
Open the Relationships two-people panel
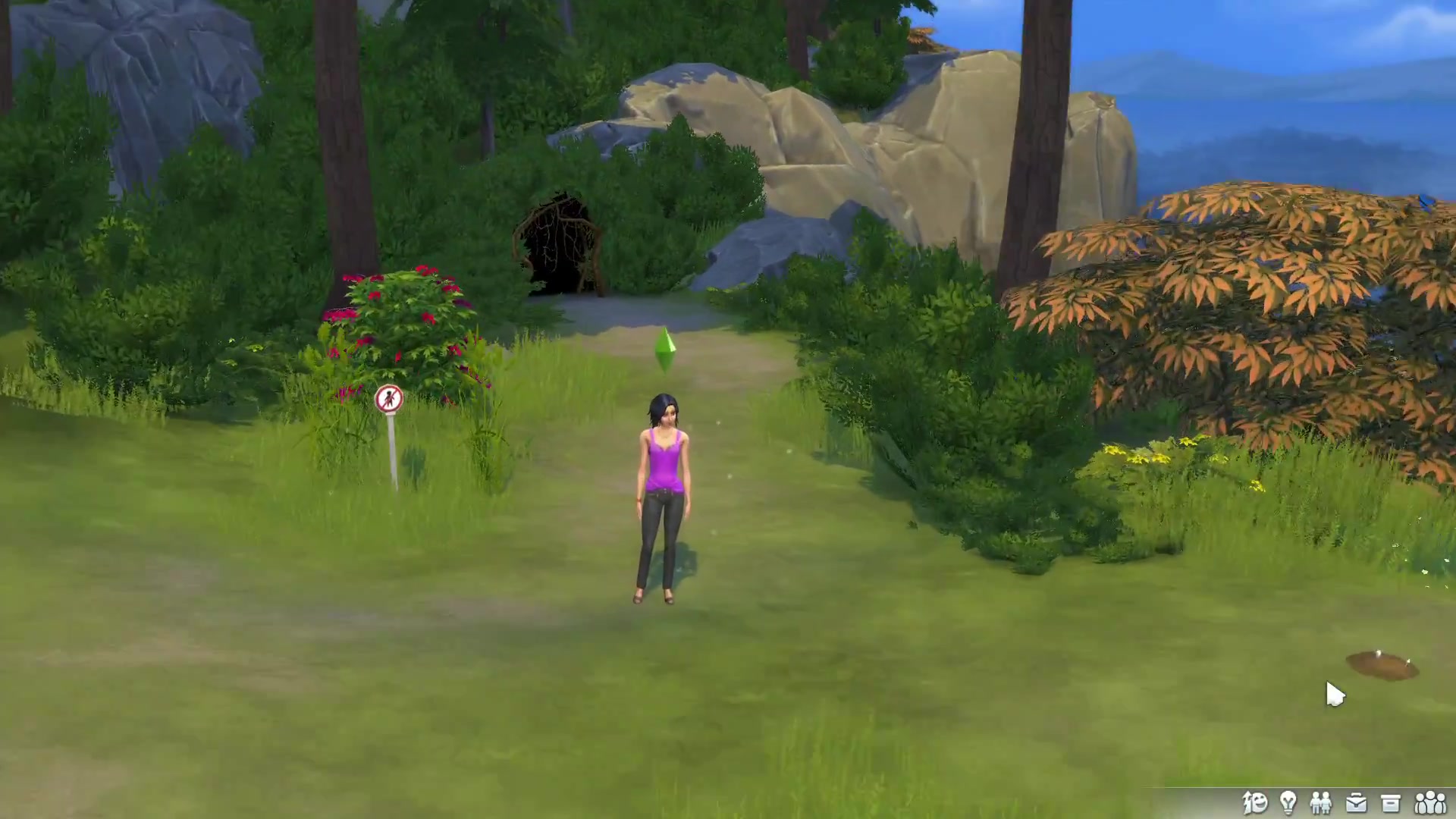(1321, 802)
